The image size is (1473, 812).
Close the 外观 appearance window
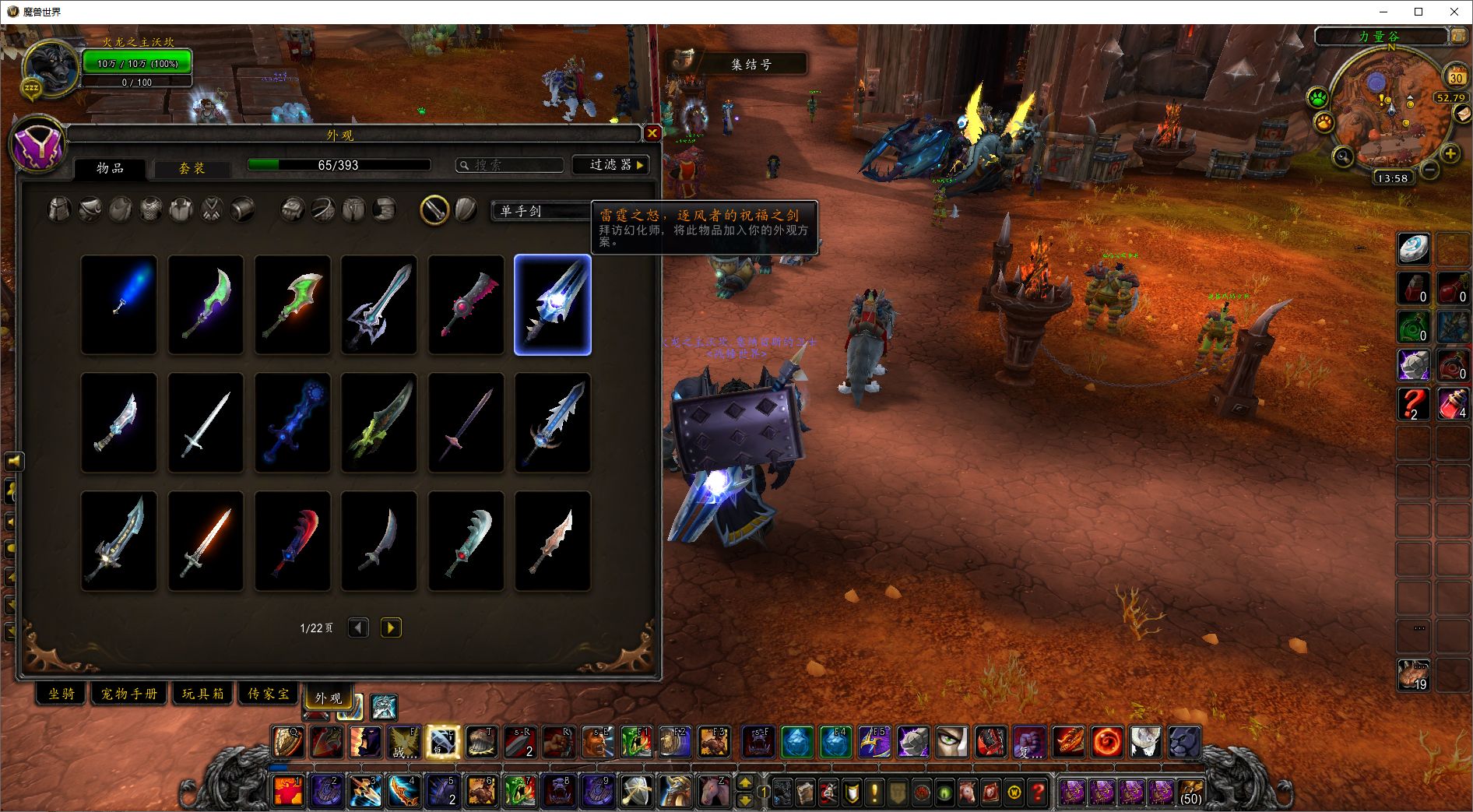coord(652,133)
